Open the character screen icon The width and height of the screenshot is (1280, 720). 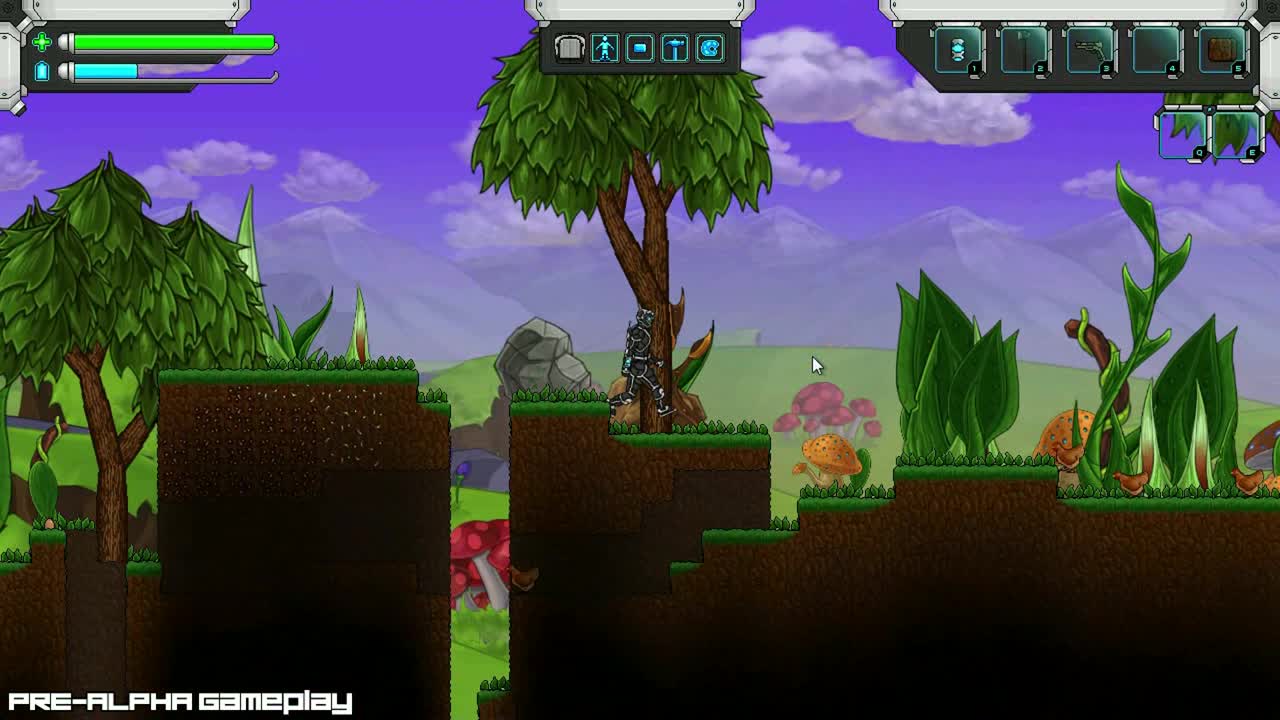(x=606, y=48)
